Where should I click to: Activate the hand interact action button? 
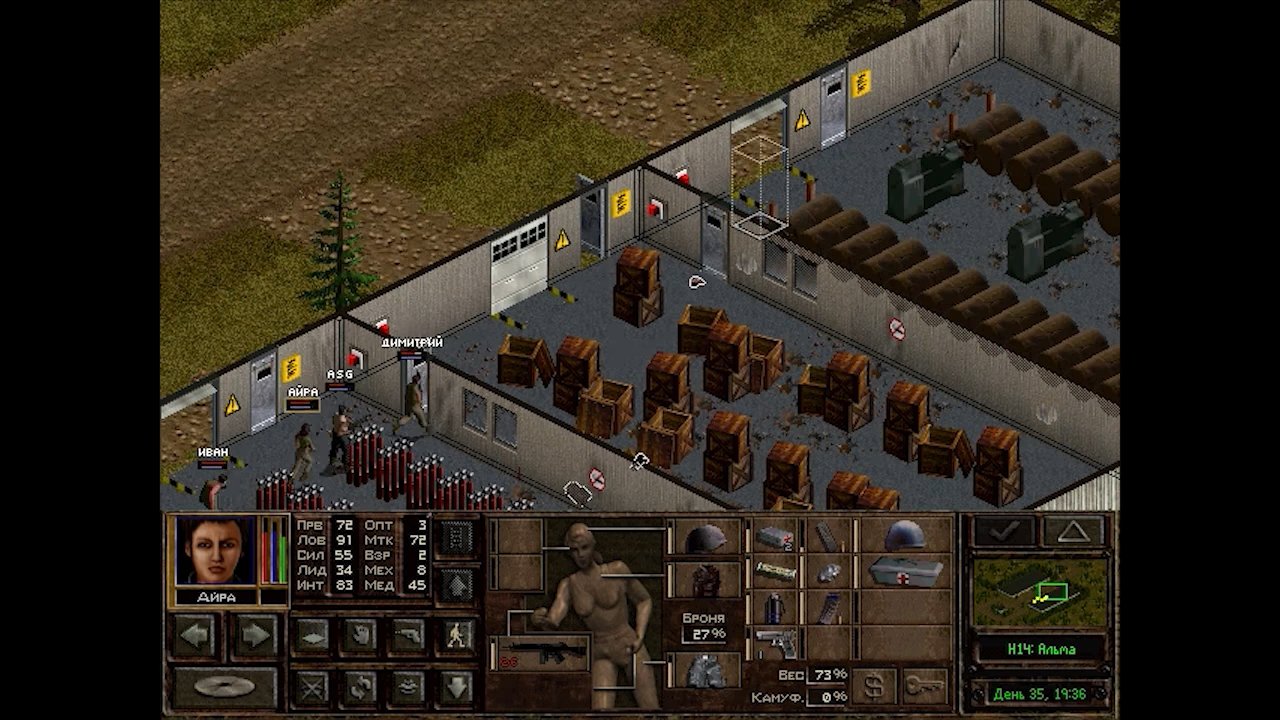click(x=359, y=636)
